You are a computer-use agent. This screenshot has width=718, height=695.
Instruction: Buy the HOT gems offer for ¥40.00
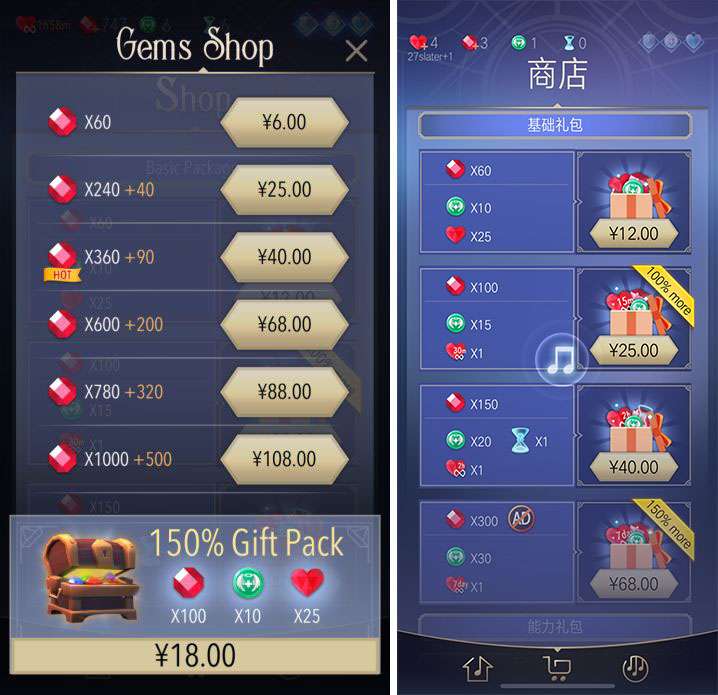tap(284, 257)
